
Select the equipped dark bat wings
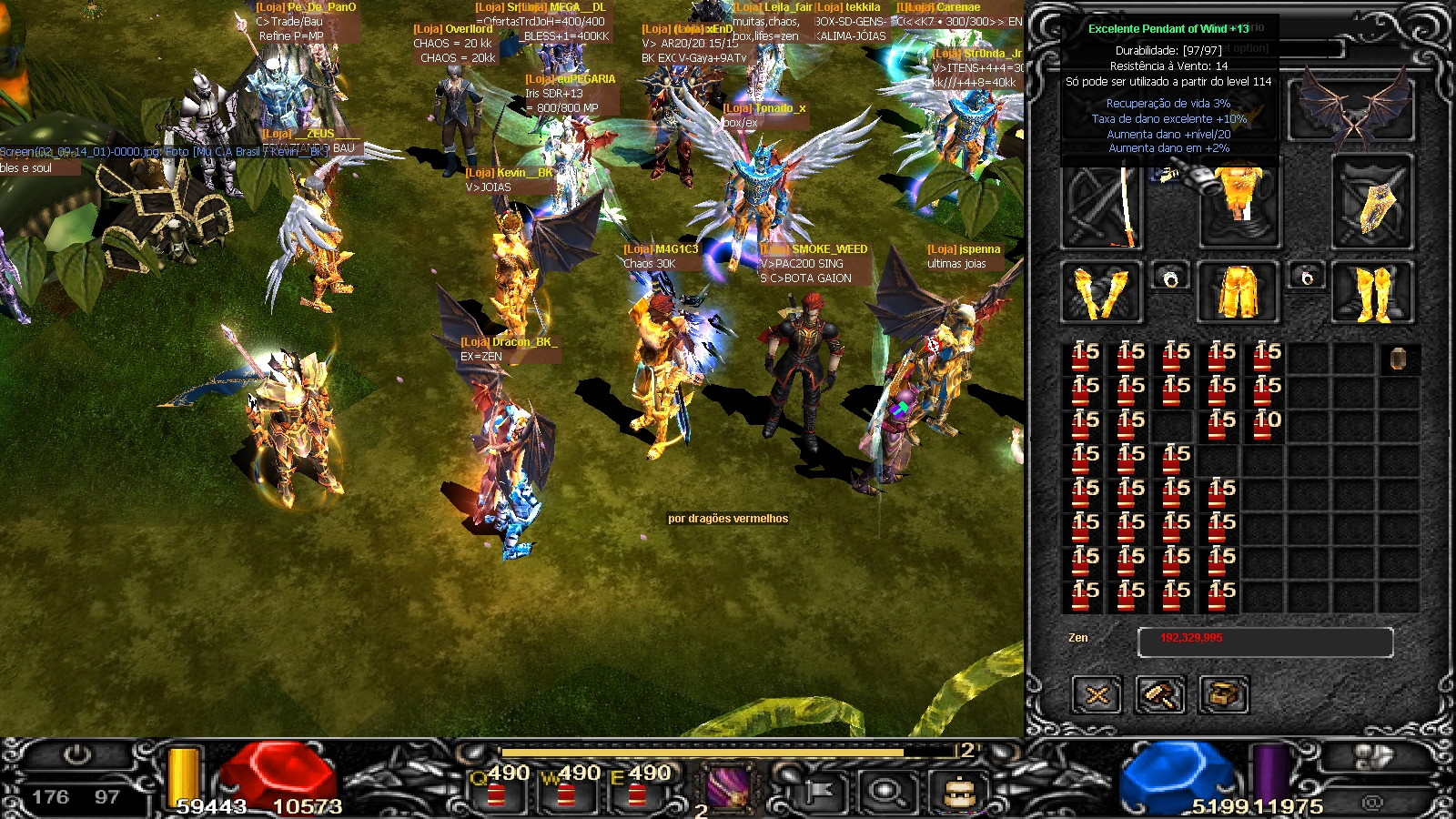pos(1353,109)
